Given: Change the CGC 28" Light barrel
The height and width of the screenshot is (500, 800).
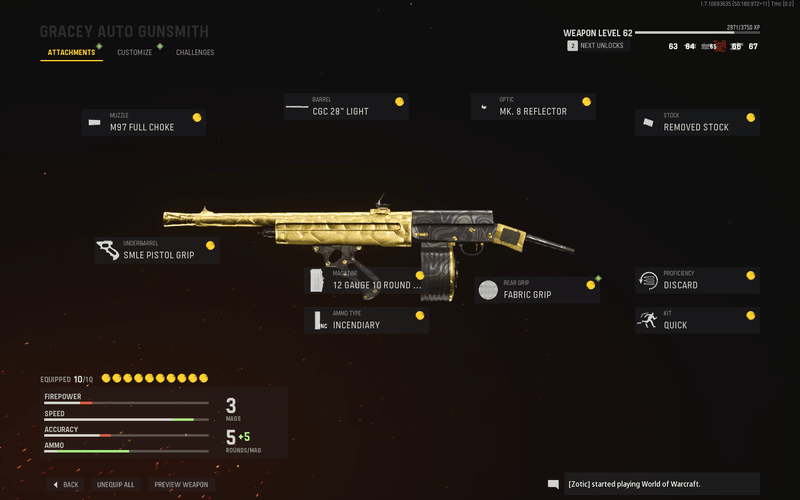Looking at the screenshot, I should [x=345, y=107].
